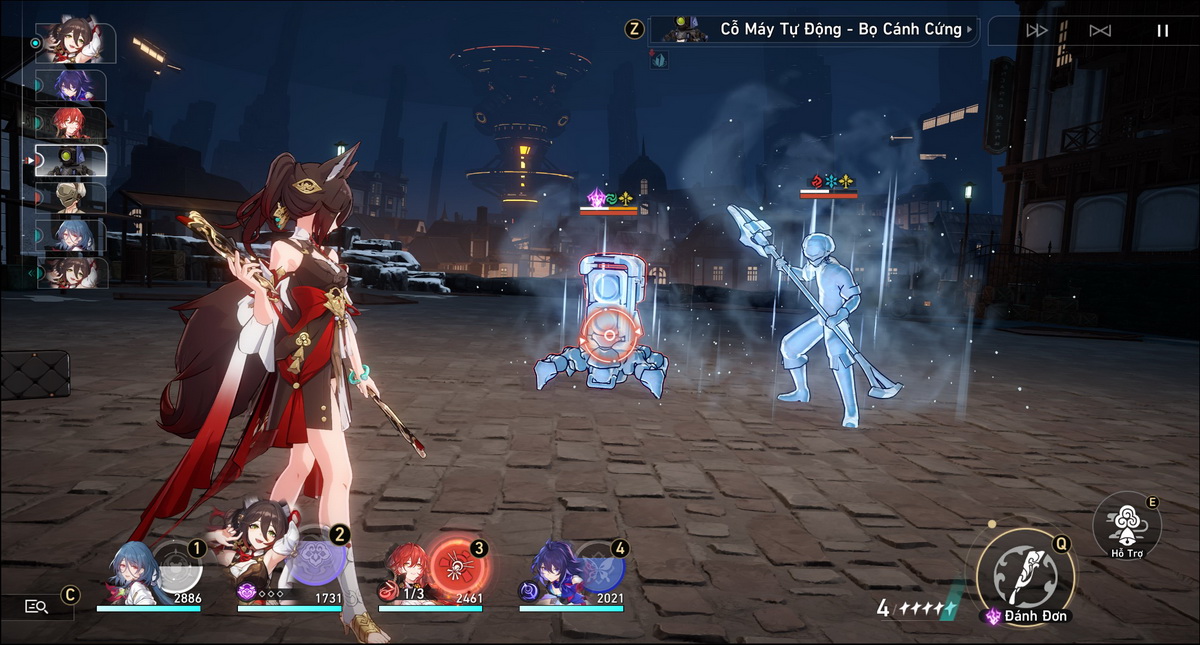Trigger the red-haired character's glowing ultimate
The image size is (1200, 645).
pyautogui.click(x=457, y=566)
